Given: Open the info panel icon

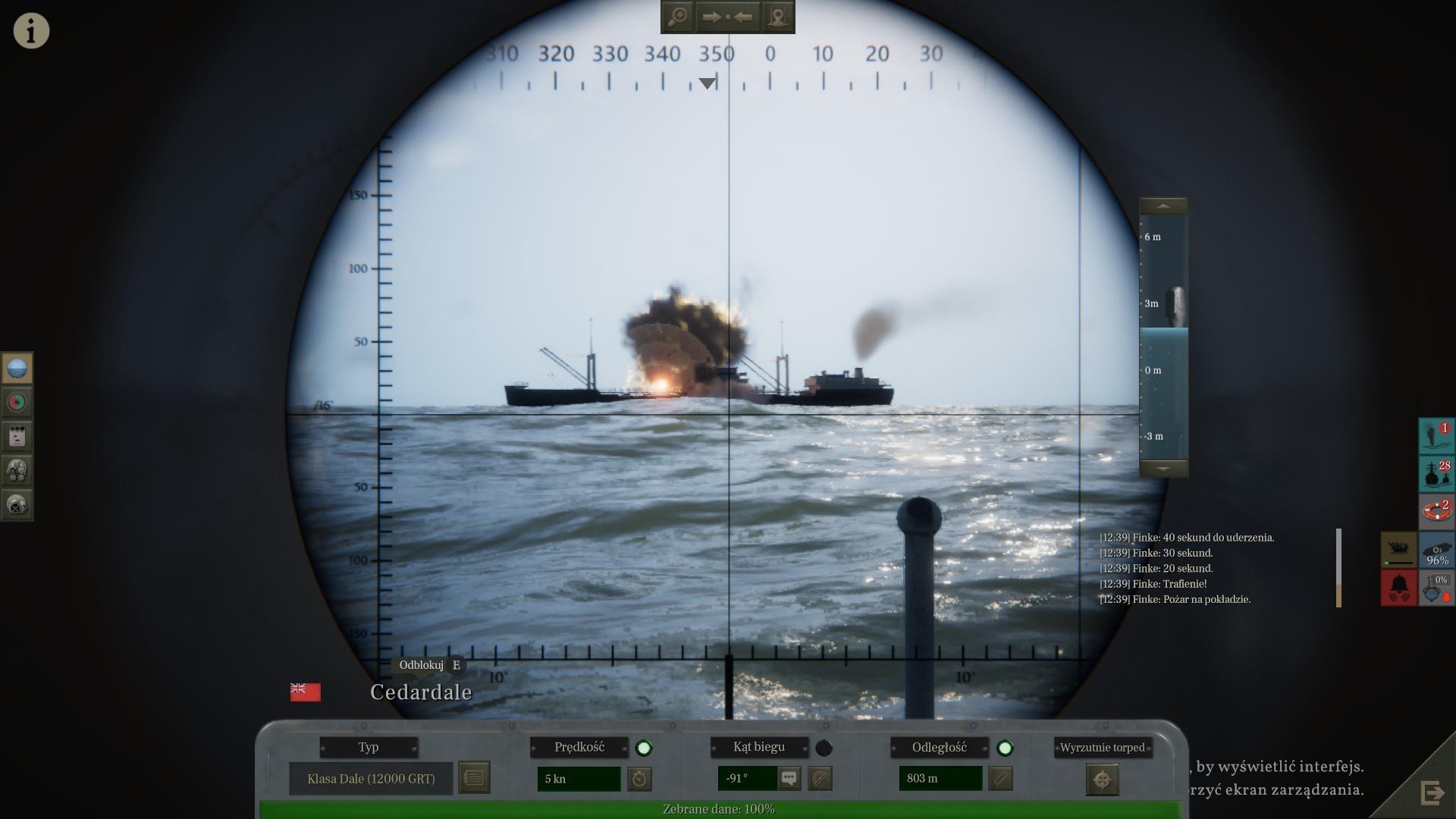Looking at the screenshot, I should point(31,31).
